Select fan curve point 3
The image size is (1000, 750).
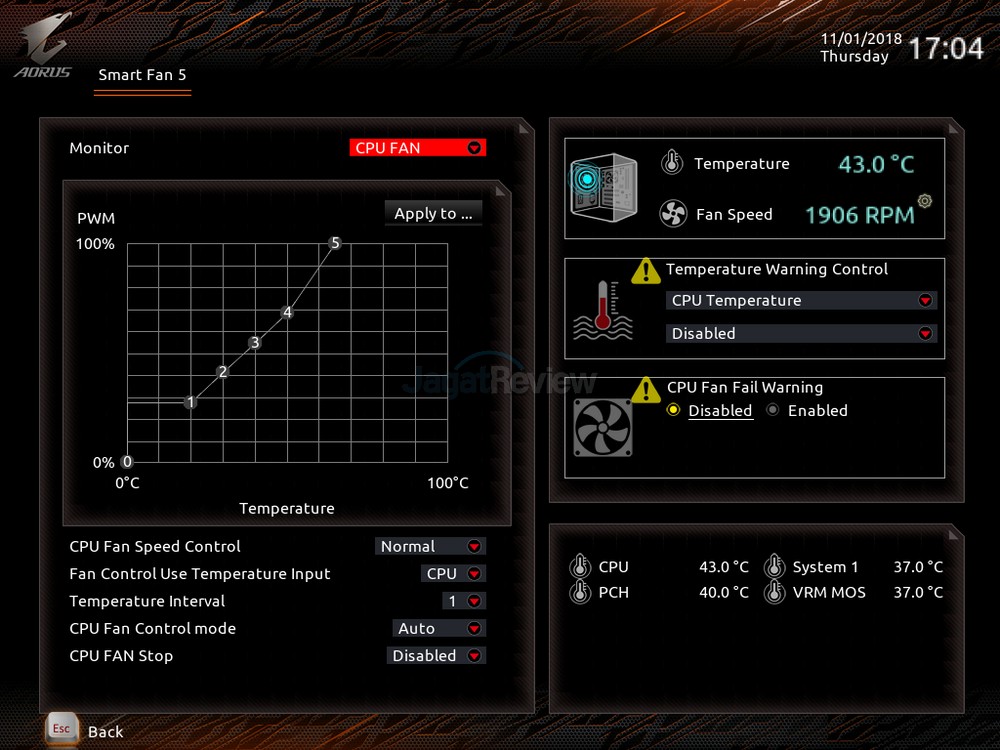click(255, 342)
